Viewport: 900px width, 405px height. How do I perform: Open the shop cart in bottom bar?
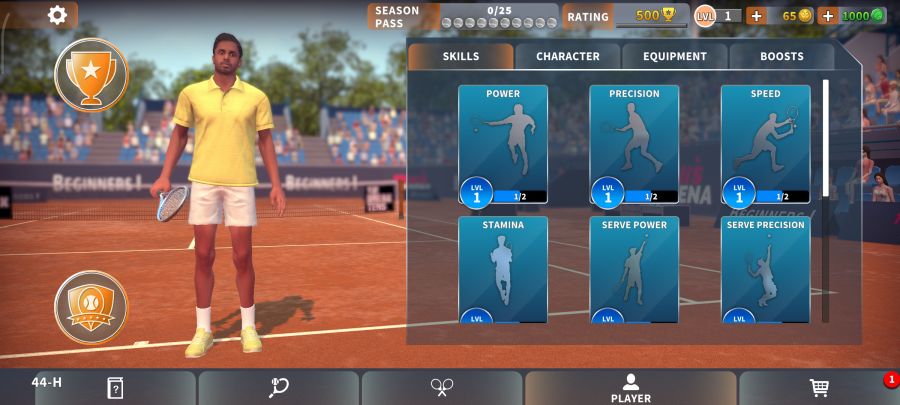click(819, 388)
